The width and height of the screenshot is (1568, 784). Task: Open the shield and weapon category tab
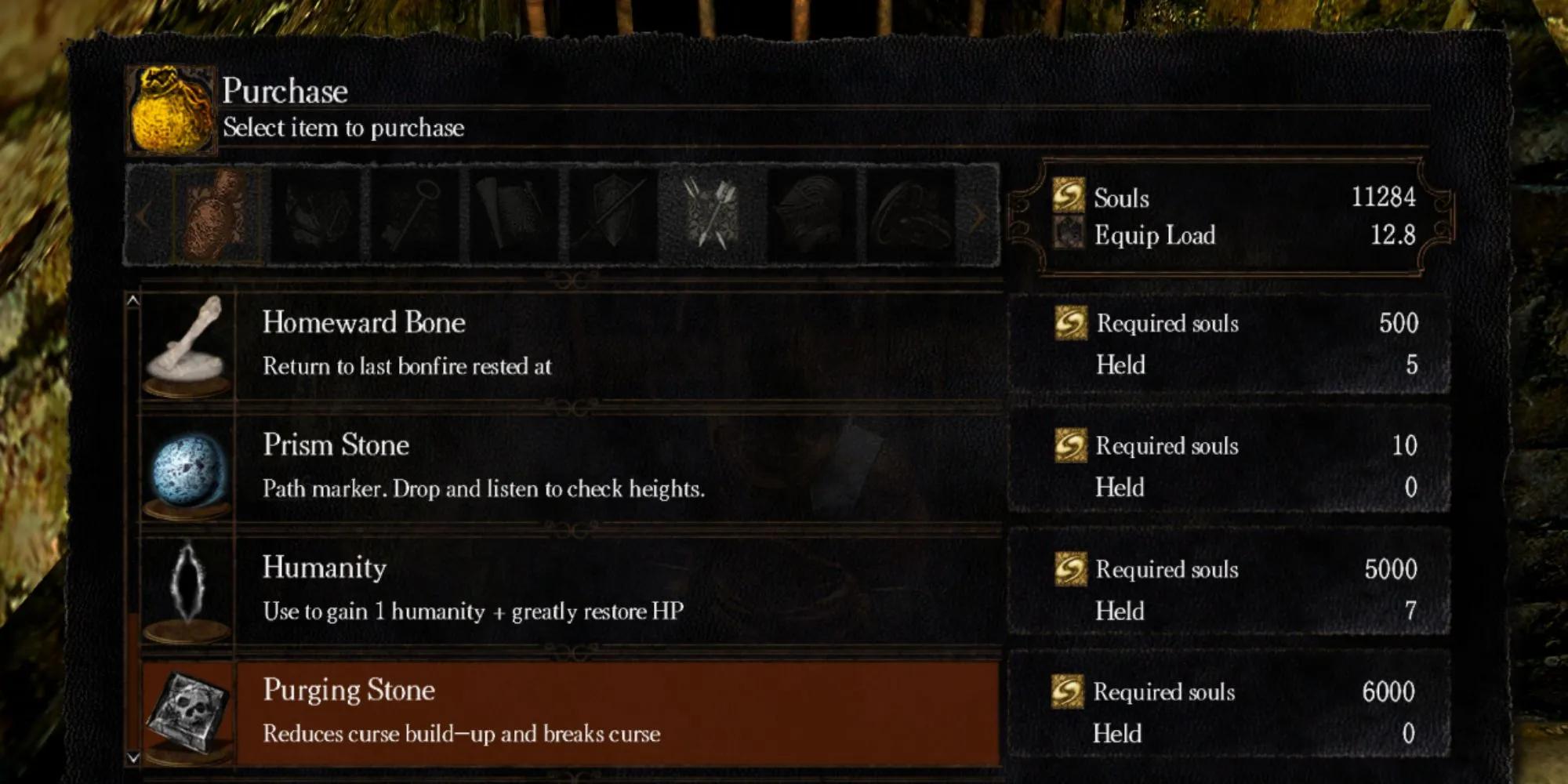point(612,214)
